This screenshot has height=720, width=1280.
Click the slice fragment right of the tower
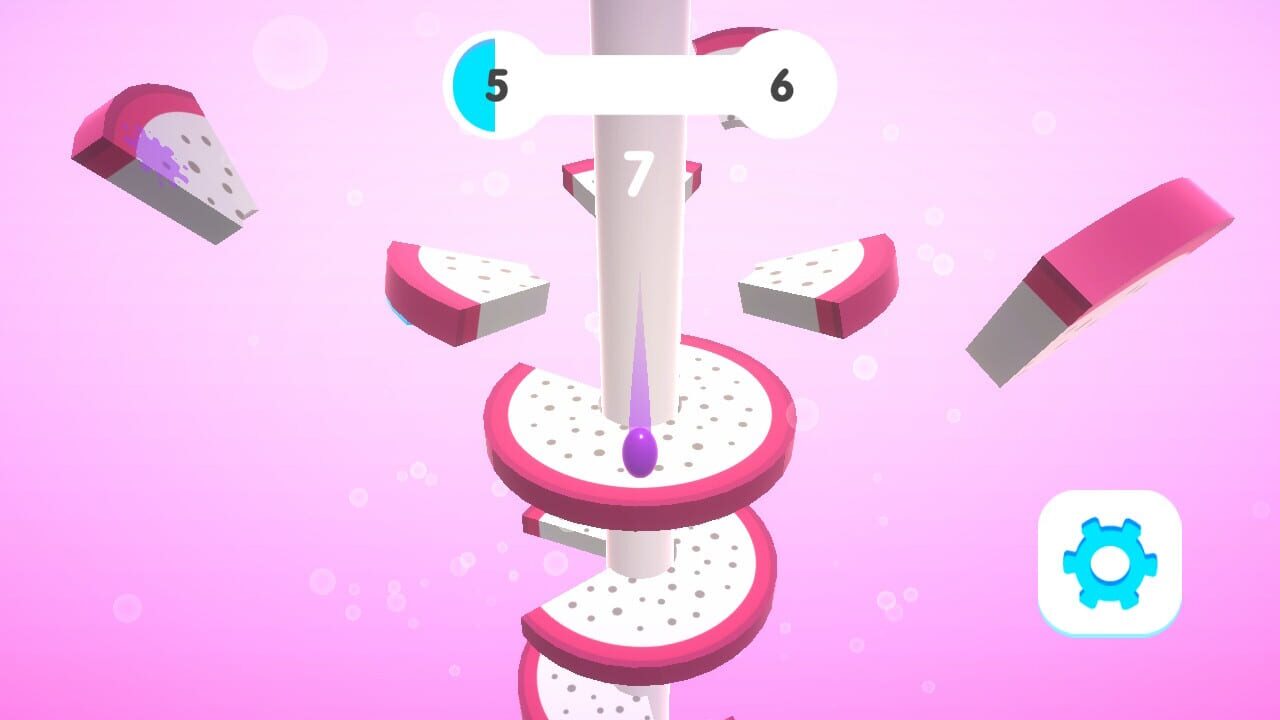[820, 285]
